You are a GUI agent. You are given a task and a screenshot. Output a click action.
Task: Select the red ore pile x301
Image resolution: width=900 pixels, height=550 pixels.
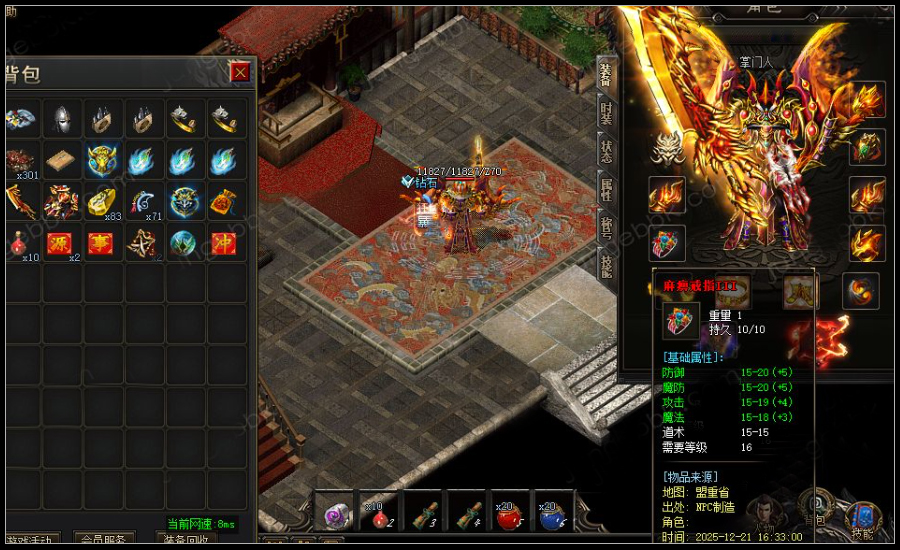tap(20, 160)
